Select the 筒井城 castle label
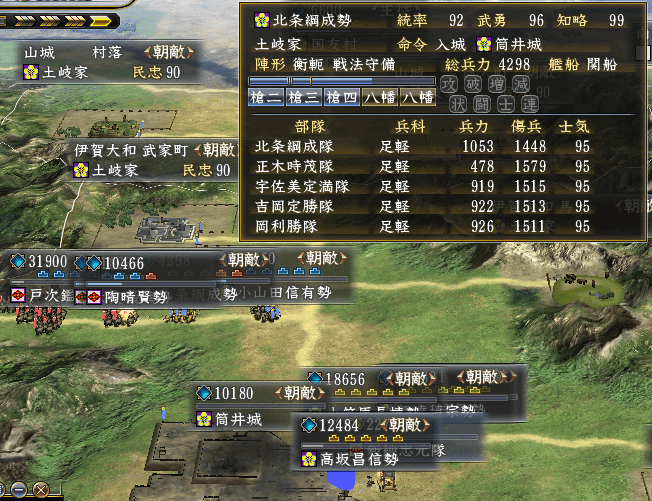The width and height of the screenshot is (652, 501). tap(240, 420)
